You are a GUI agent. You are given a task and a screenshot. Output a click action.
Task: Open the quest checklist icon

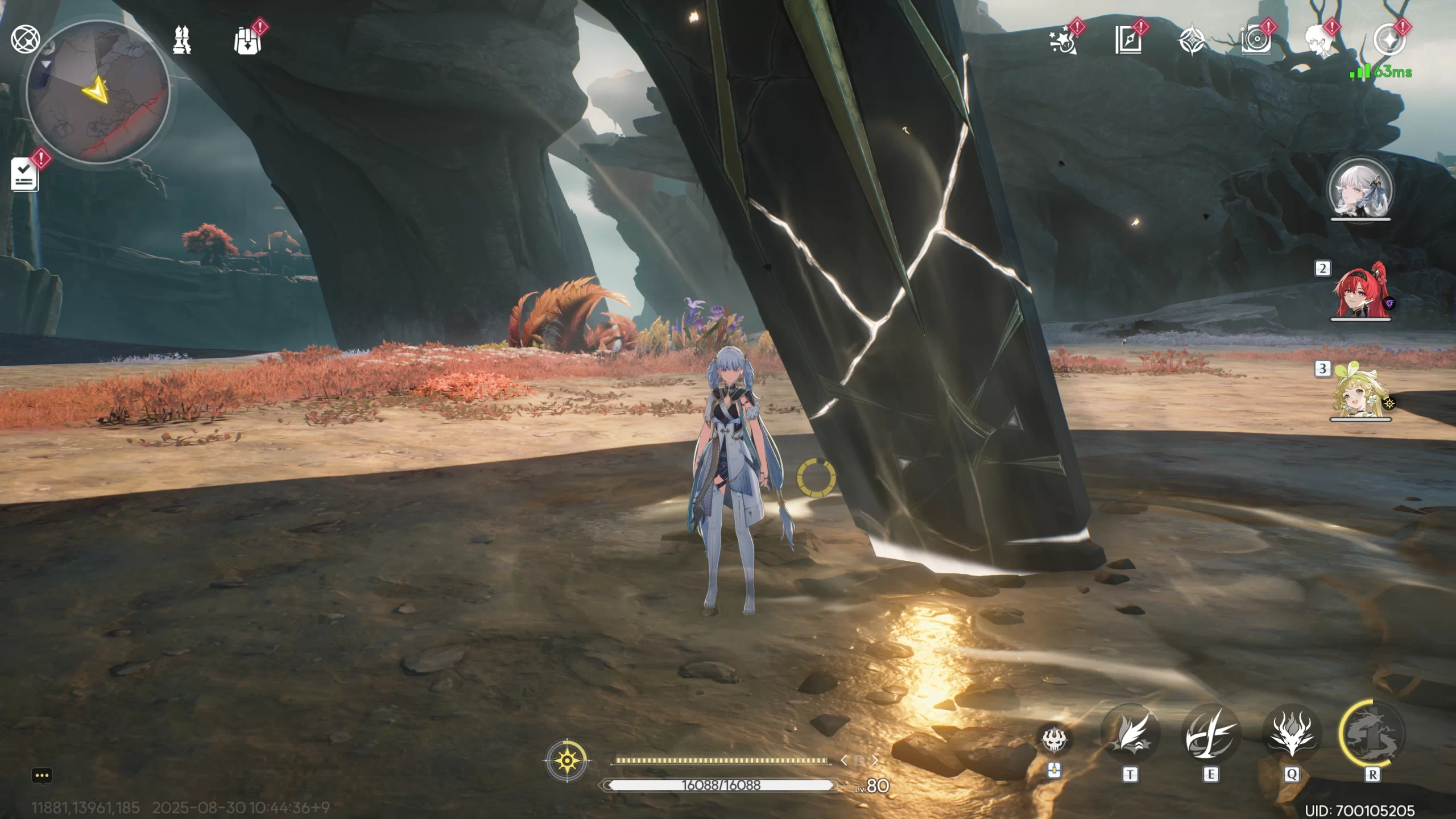coord(24,175)
